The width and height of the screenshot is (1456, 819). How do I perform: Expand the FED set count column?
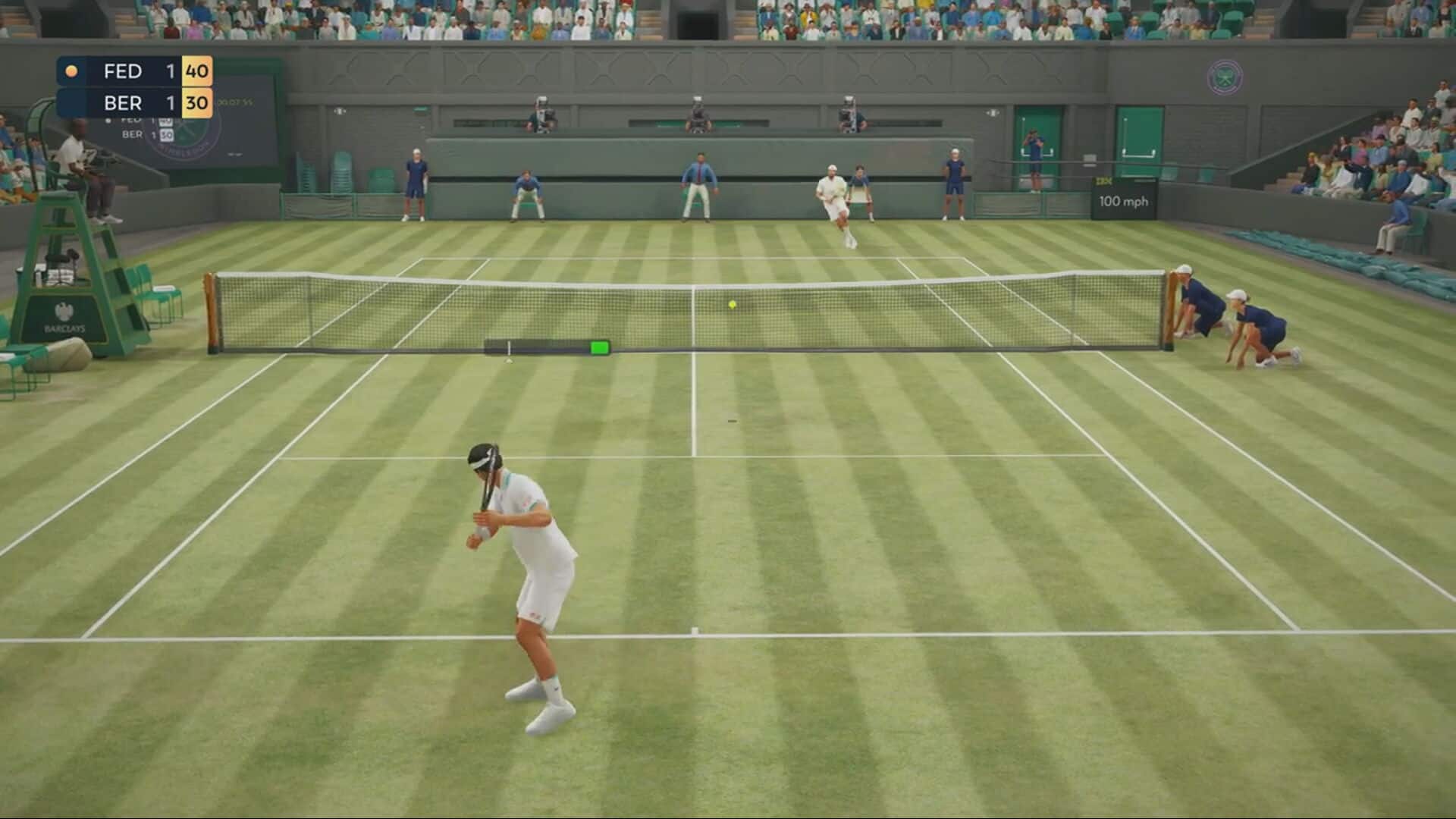tap(170, 71)
